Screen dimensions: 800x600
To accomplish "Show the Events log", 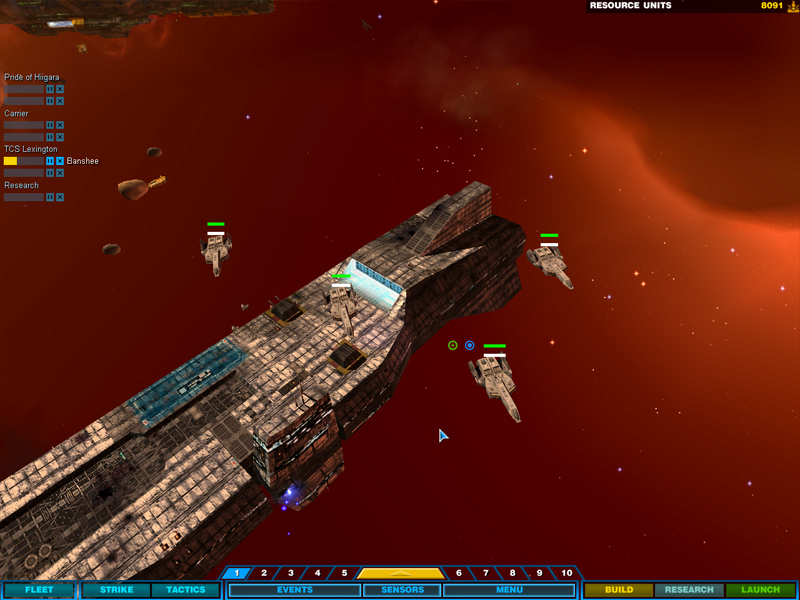I will point(293,590).
